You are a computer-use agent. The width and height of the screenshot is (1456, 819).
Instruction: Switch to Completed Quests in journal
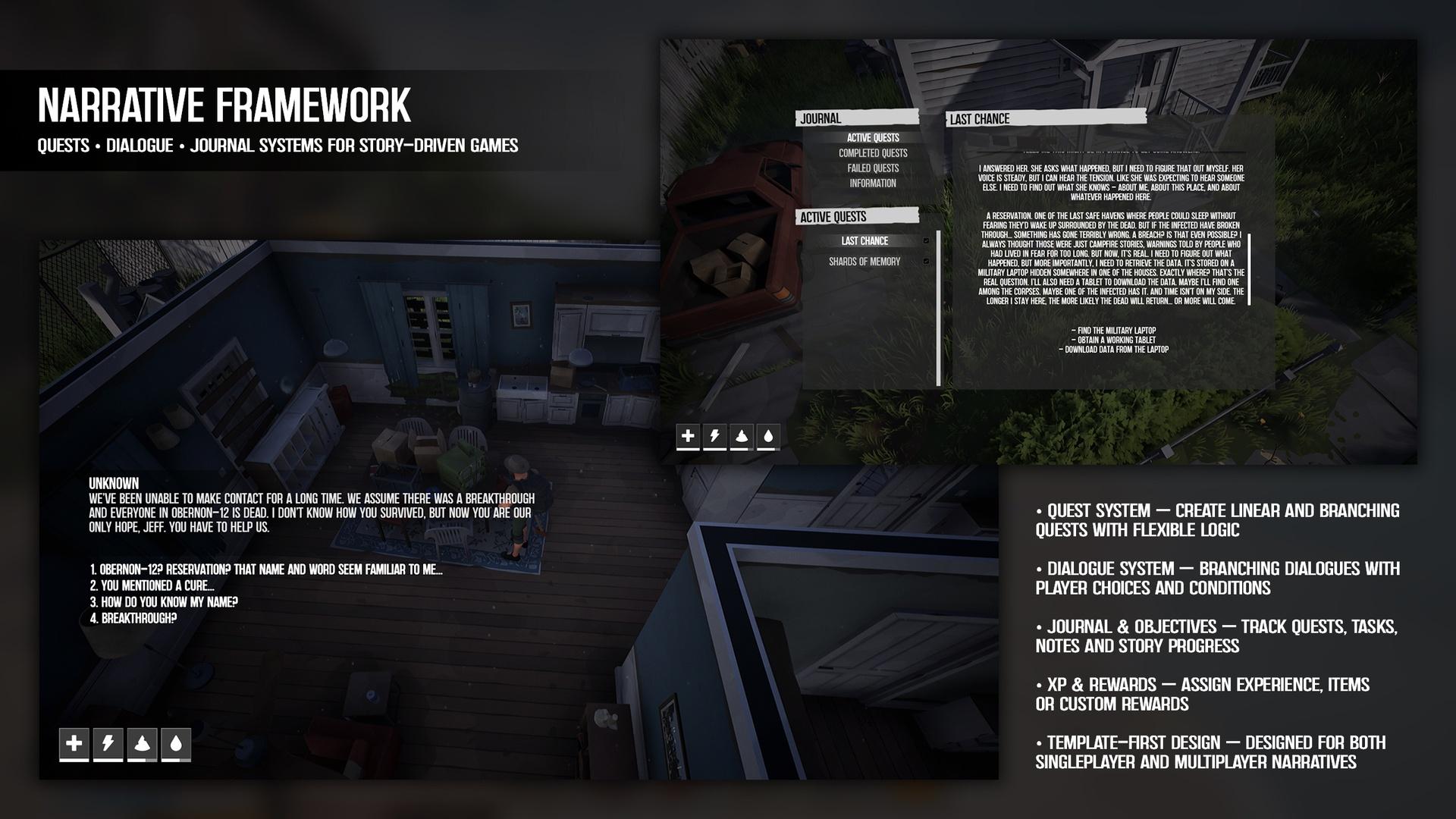click(x=872, y=153)
